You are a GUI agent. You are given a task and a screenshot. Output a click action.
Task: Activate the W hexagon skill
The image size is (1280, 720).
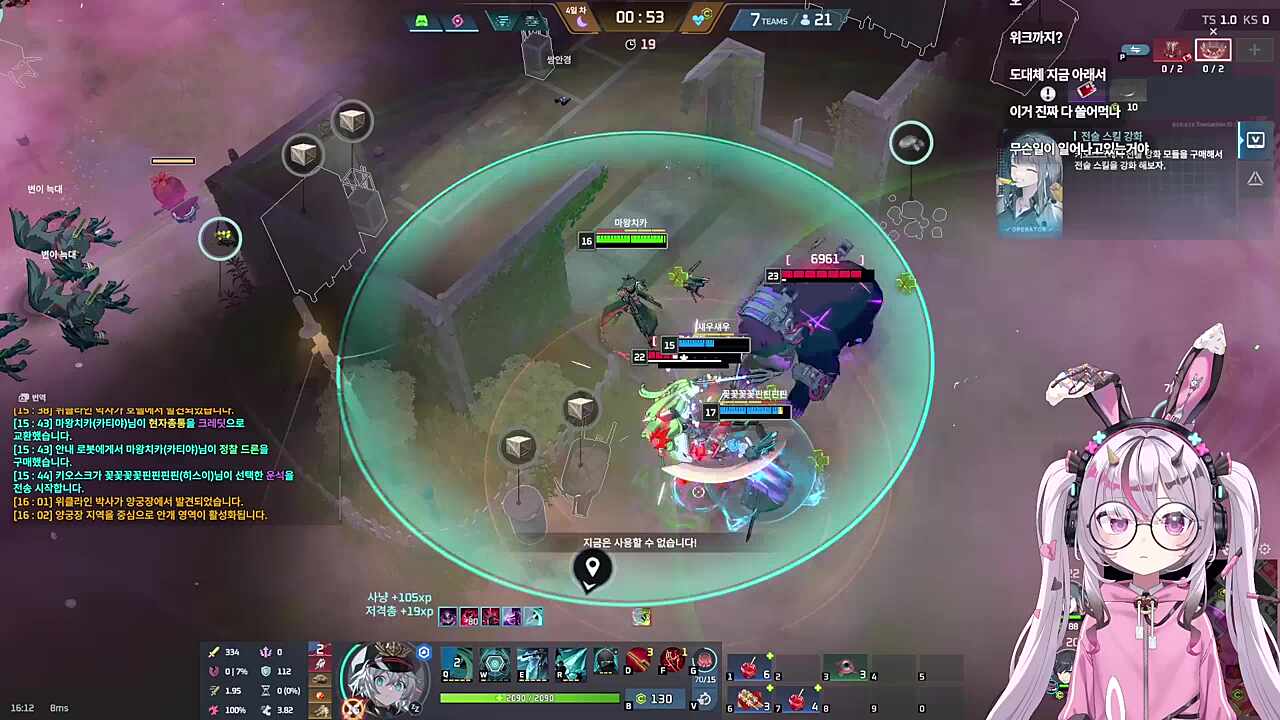pyautogui.click(x=494, y=663)
